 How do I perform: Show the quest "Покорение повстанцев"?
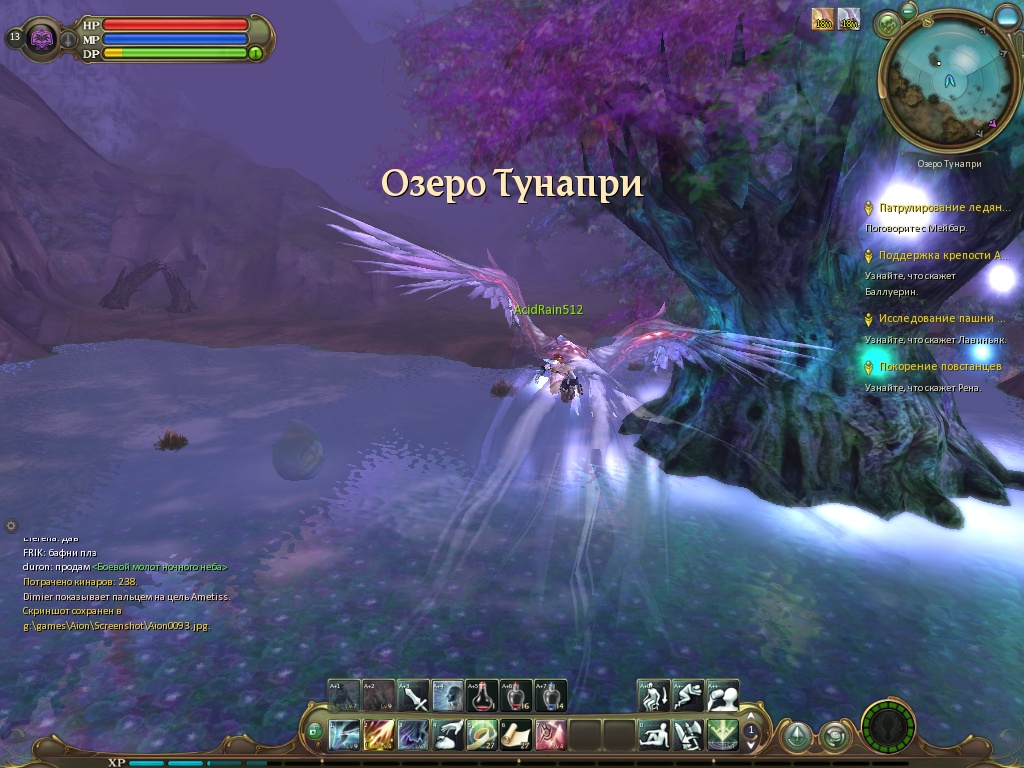pos(939,367)
